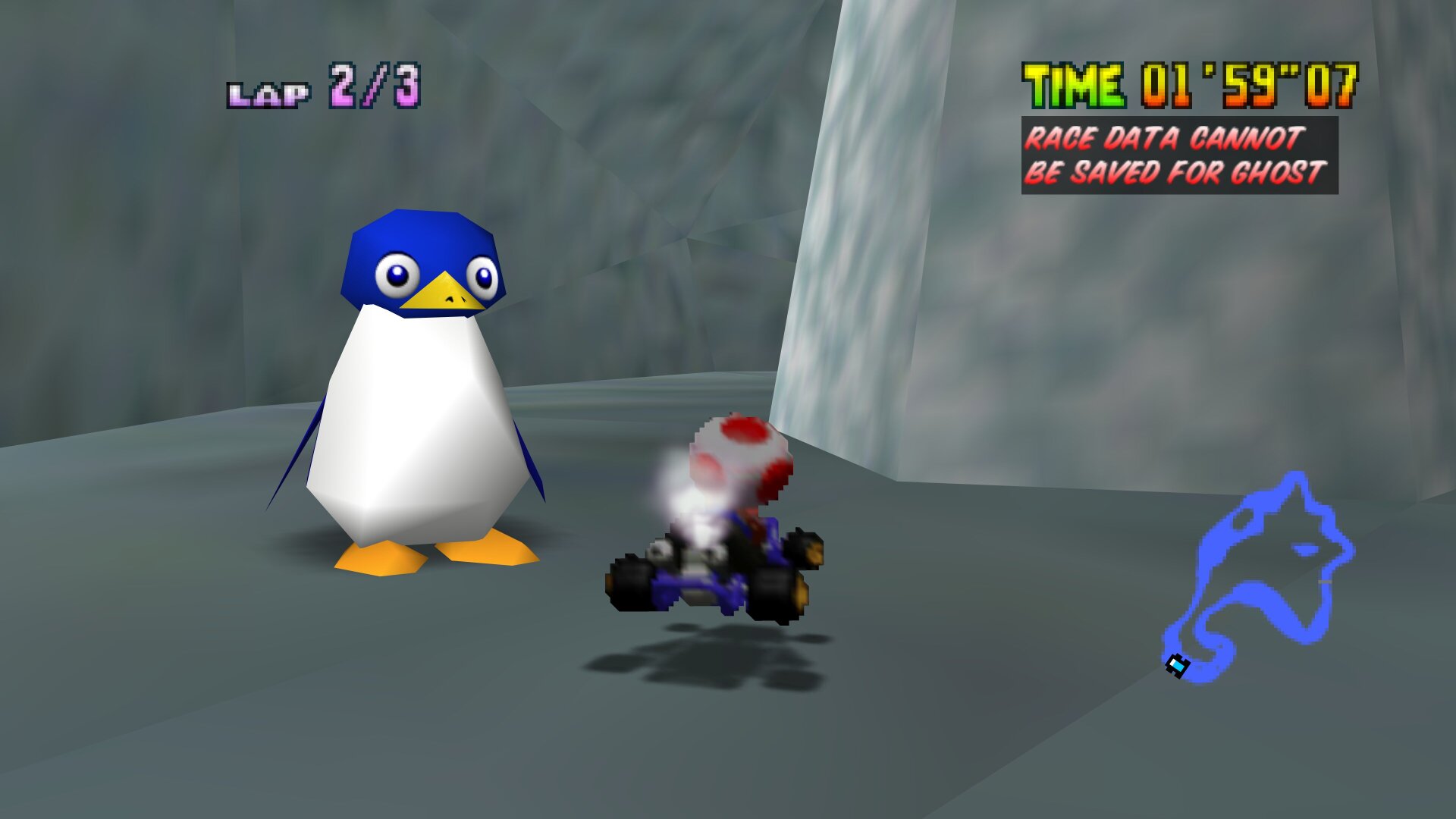The width and height of the screenshot is (1456, 819).
Task: Select the player kart marker on minimap
Action: coord(1177,665)
